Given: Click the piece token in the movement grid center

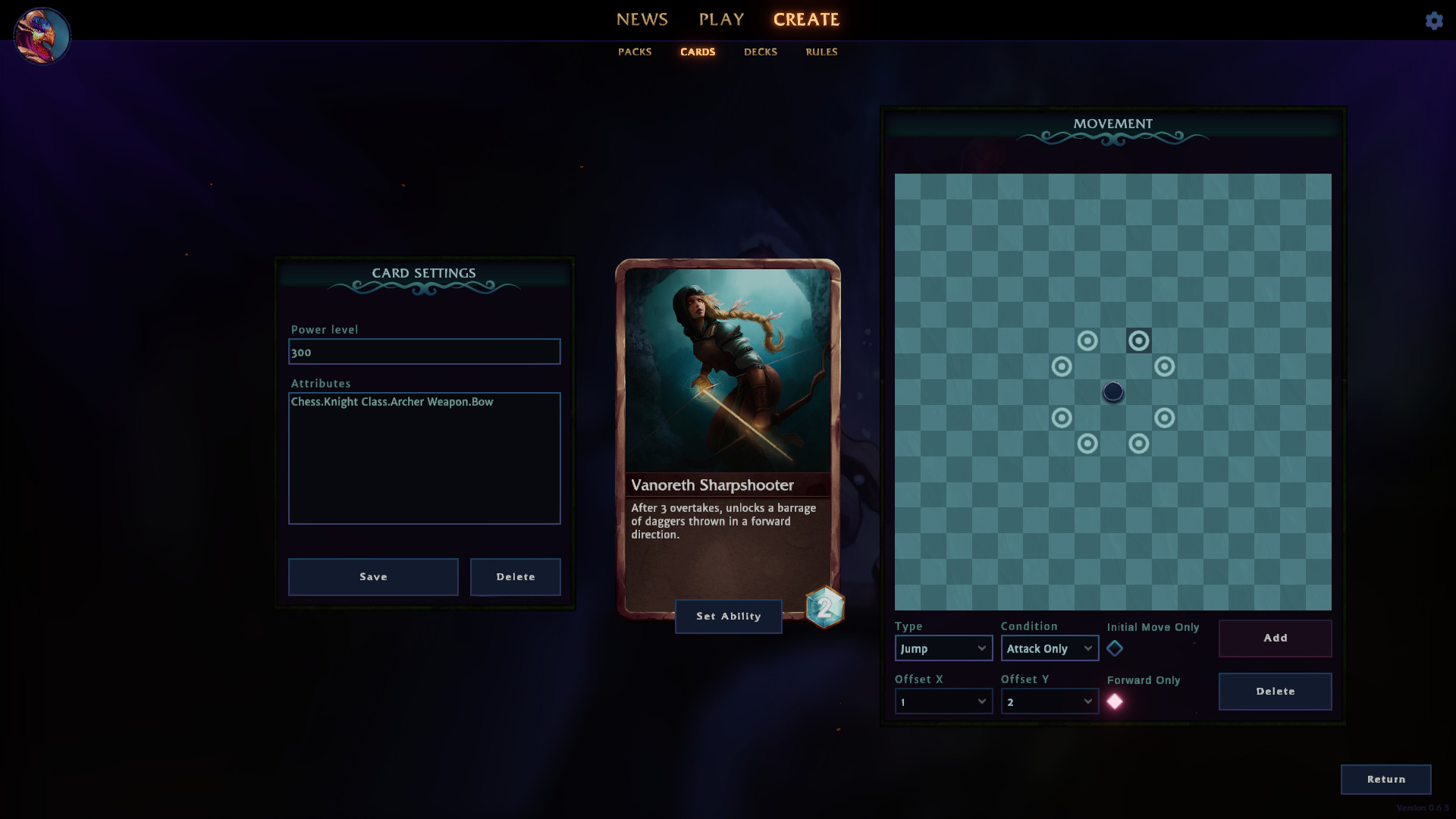Looking at the screenshot, I should tap(1112, 391).
